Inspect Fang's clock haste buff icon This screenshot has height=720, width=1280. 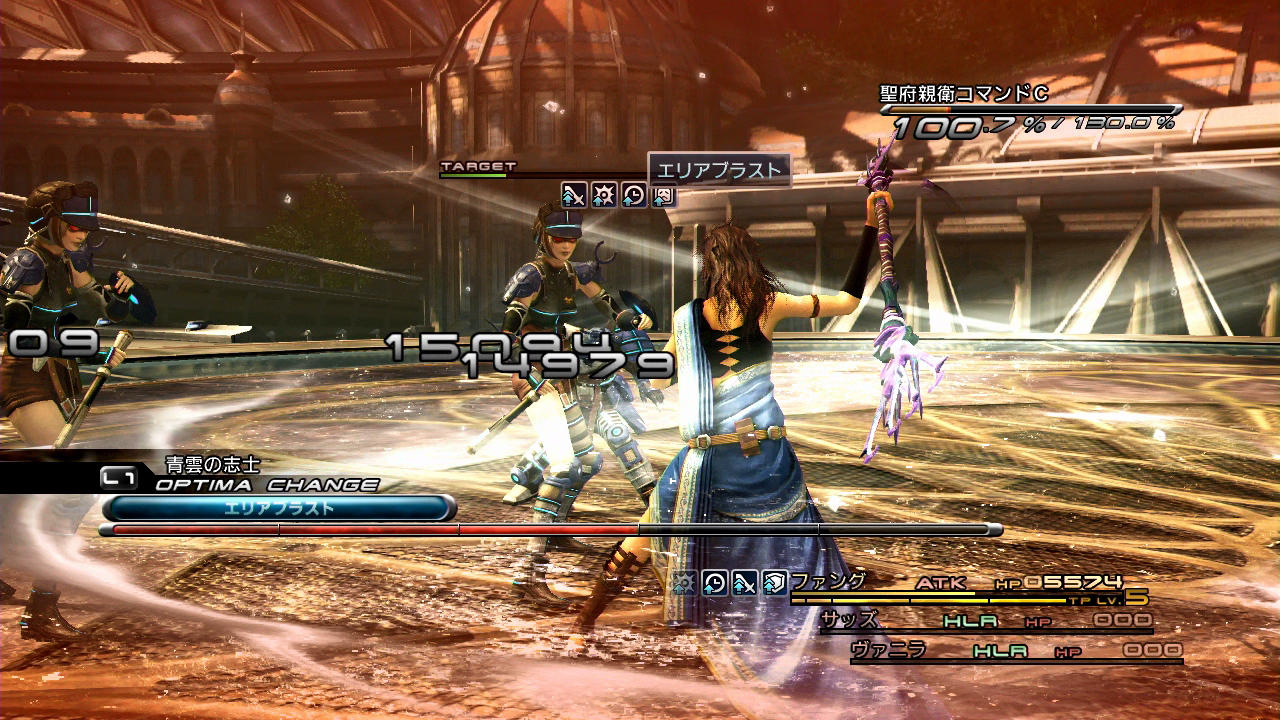tap(714, 583)
